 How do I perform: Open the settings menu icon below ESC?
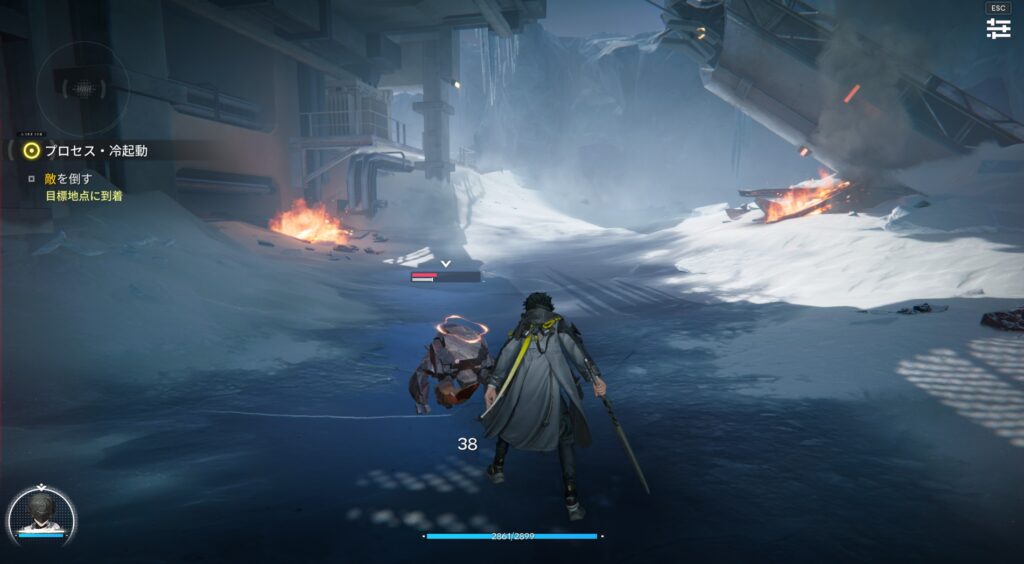click(998, 29)
